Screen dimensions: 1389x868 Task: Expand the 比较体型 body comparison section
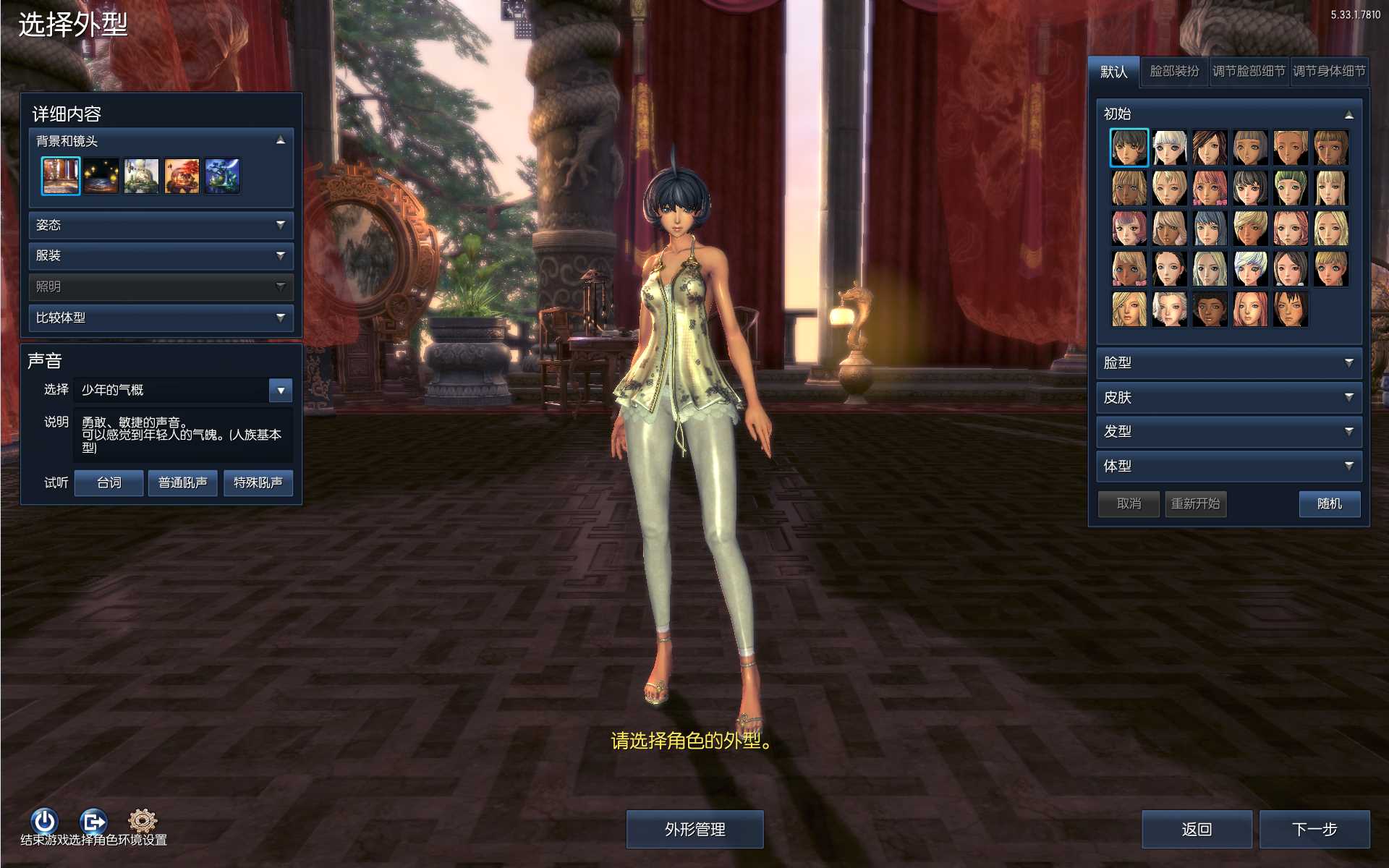tap(161, 318)
